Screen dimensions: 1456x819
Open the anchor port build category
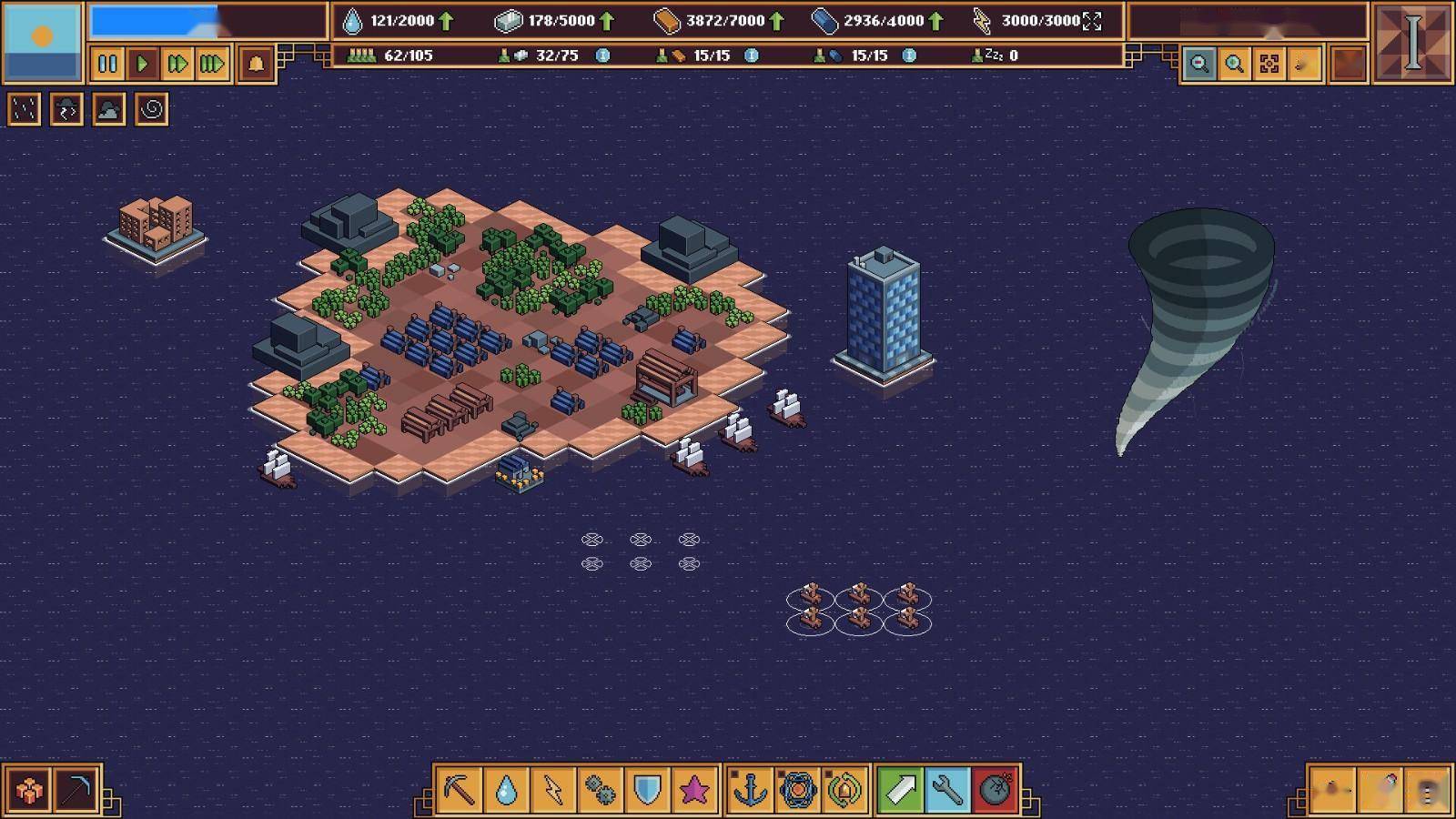coord(750,789)
